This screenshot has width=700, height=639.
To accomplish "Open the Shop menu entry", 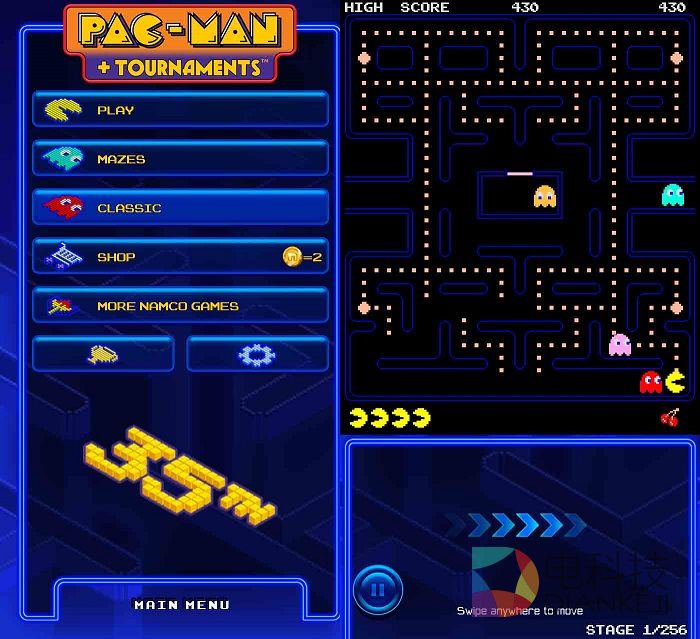I will coord(180,257).
